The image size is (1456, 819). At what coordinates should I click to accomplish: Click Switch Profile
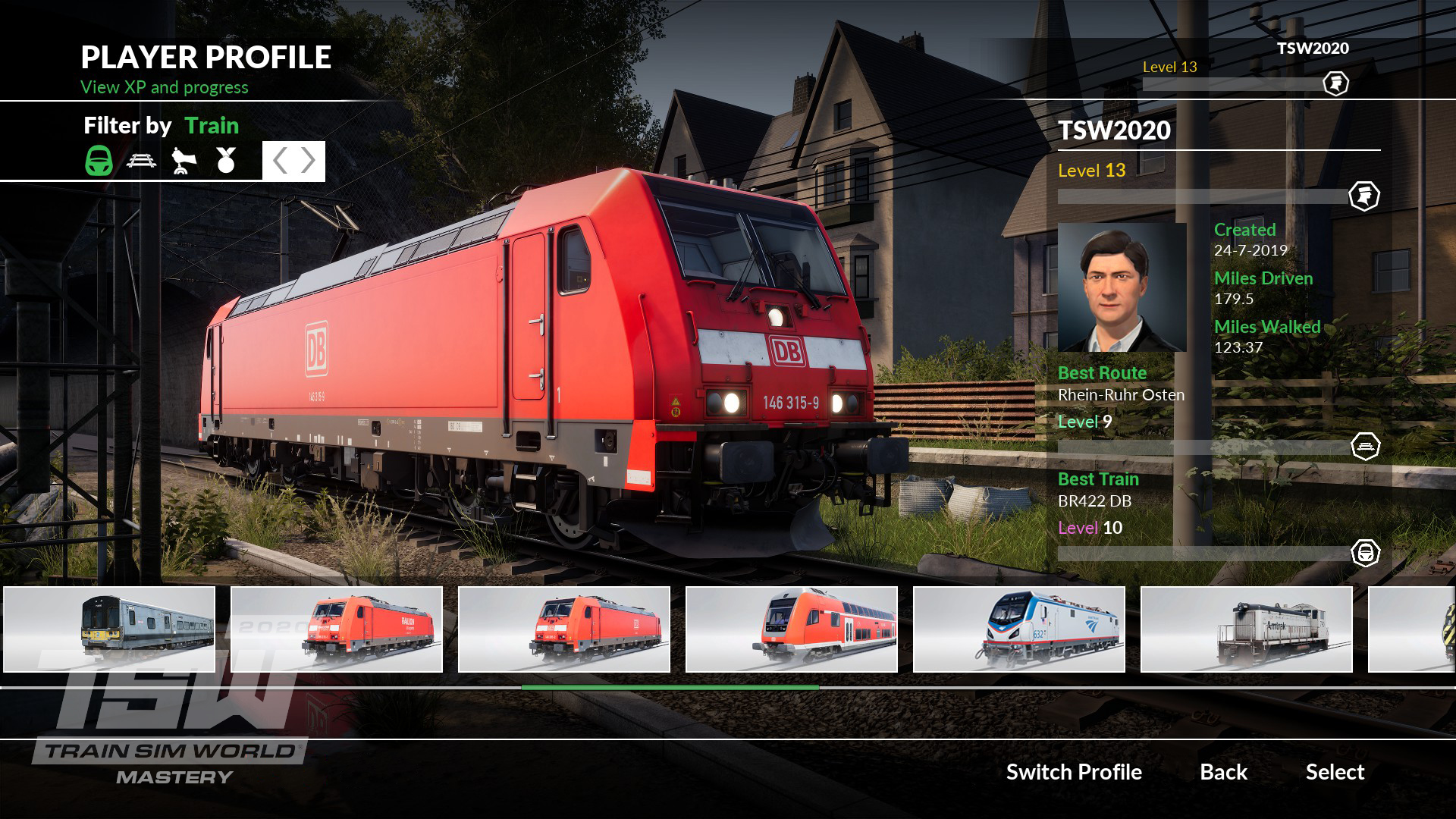point(1074,772)
